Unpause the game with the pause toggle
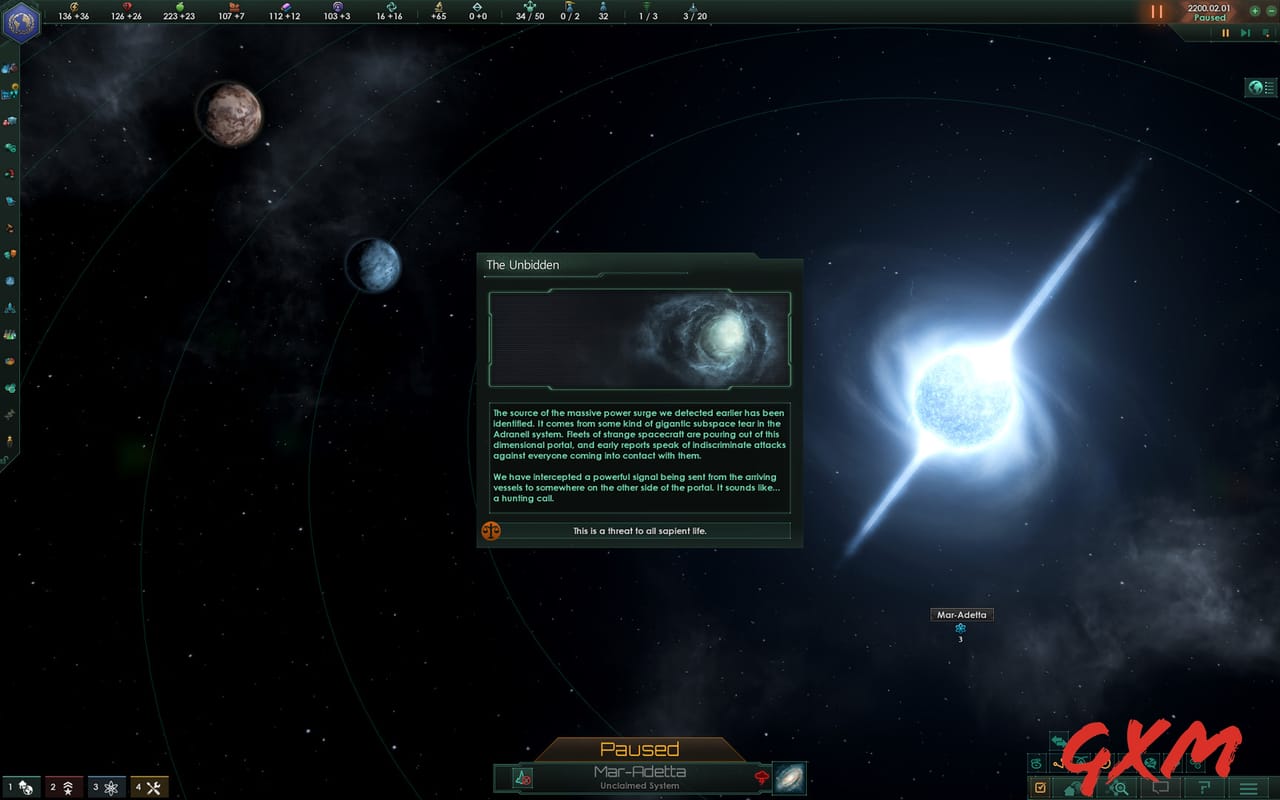The height and width of the screenshot is (800, 1280). click(1226, 33)
